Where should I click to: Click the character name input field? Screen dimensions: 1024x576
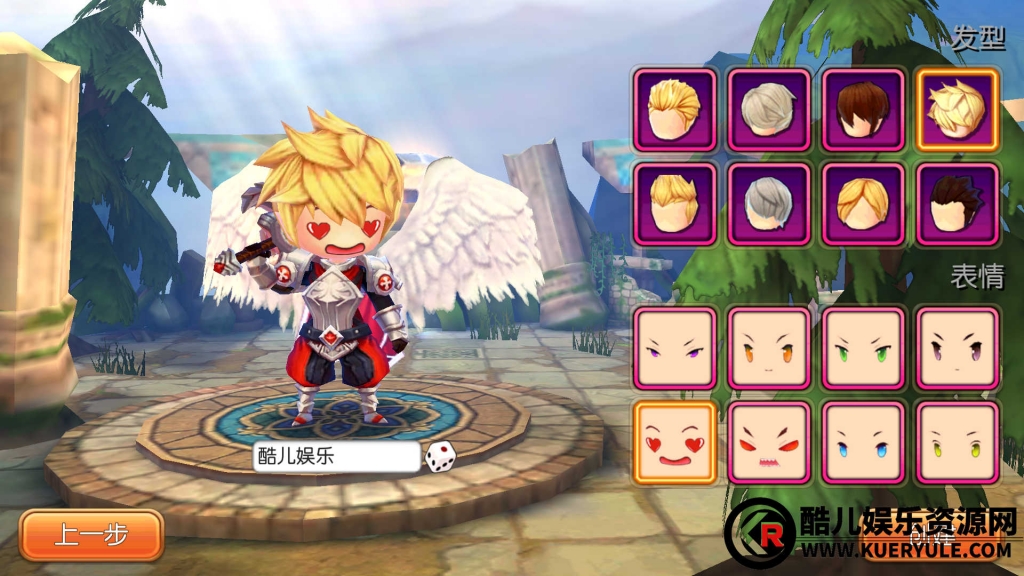335,457
